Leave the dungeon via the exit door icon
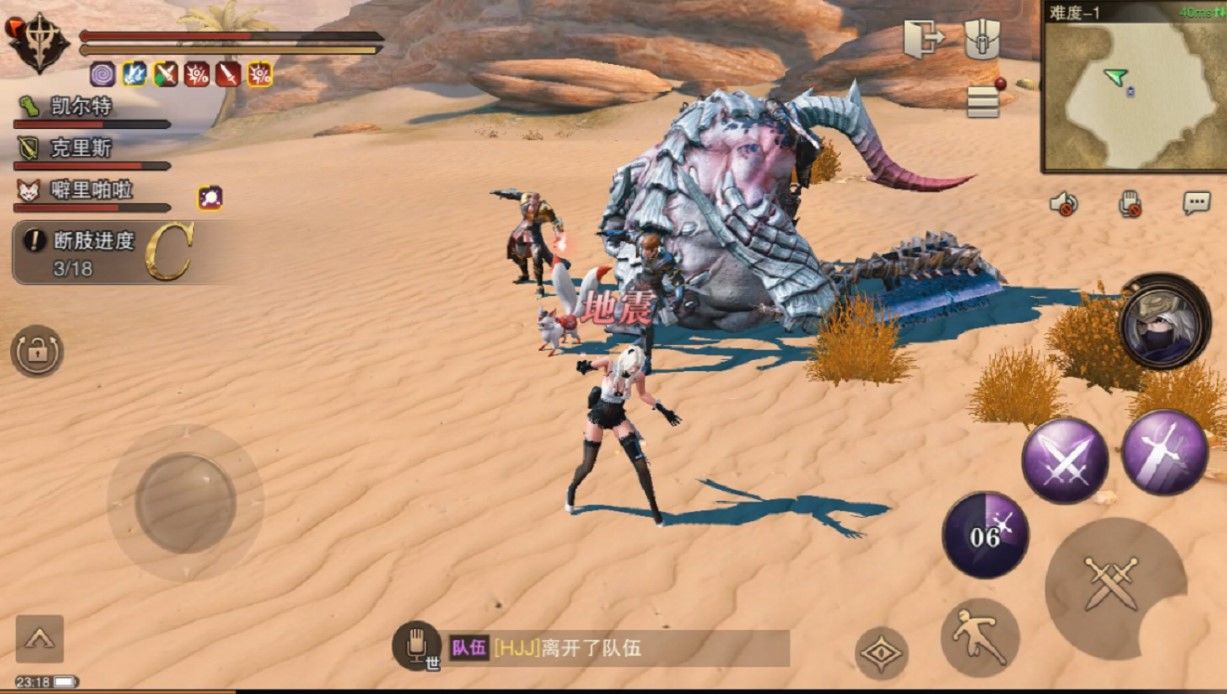The width and height of the screenshot is (1227, 694). (x=924, y=41)
